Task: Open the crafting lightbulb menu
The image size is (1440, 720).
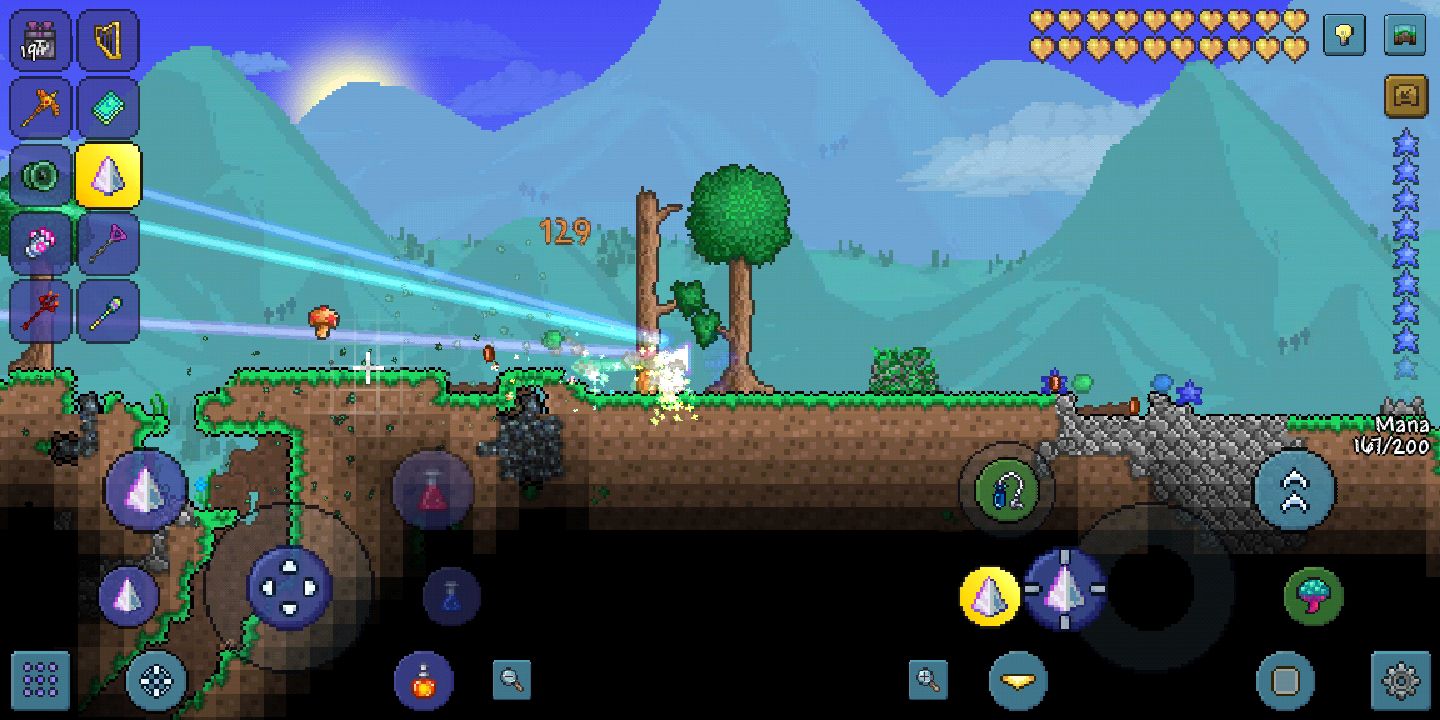Action: [1343, 35]
